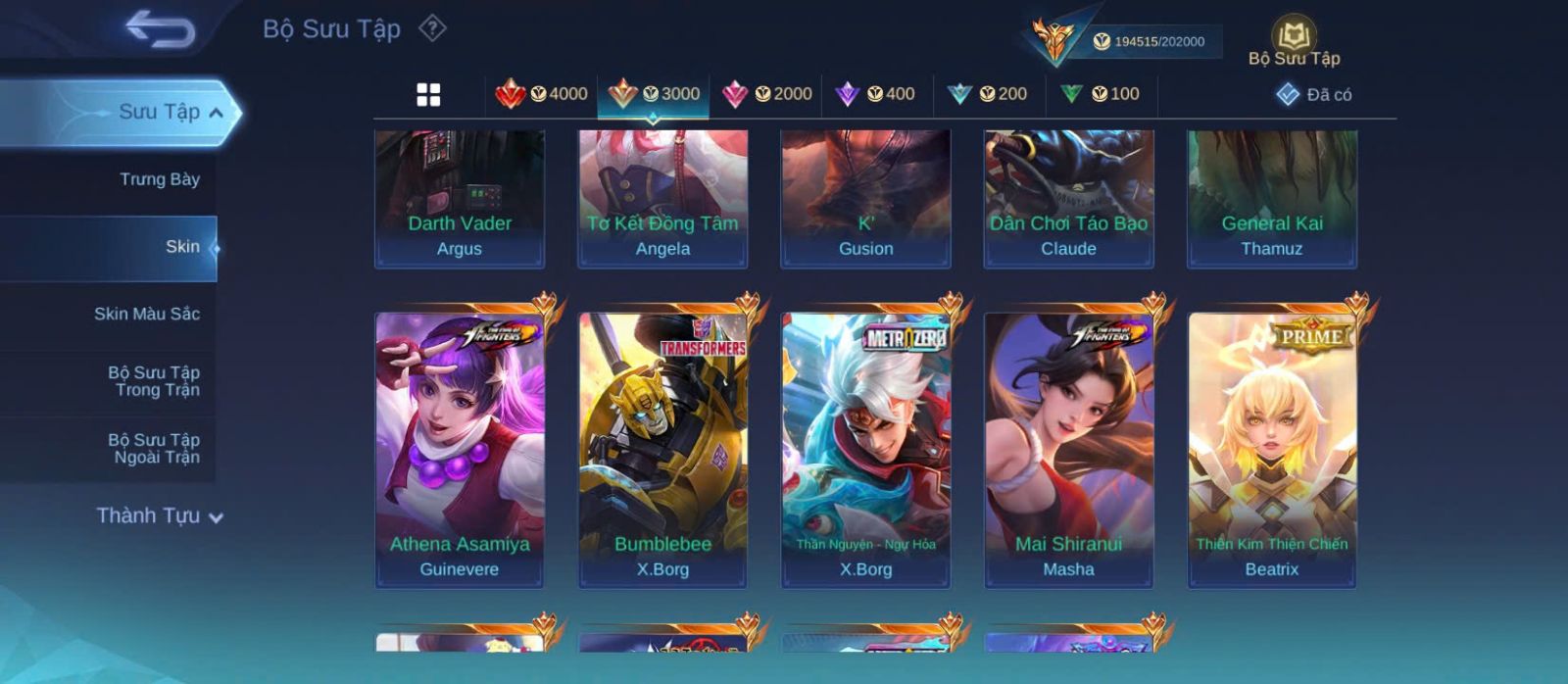Open Bộ Sưu Tập Trong Trận
This screenshot has height=684, width=1568.
click(154, 381)
